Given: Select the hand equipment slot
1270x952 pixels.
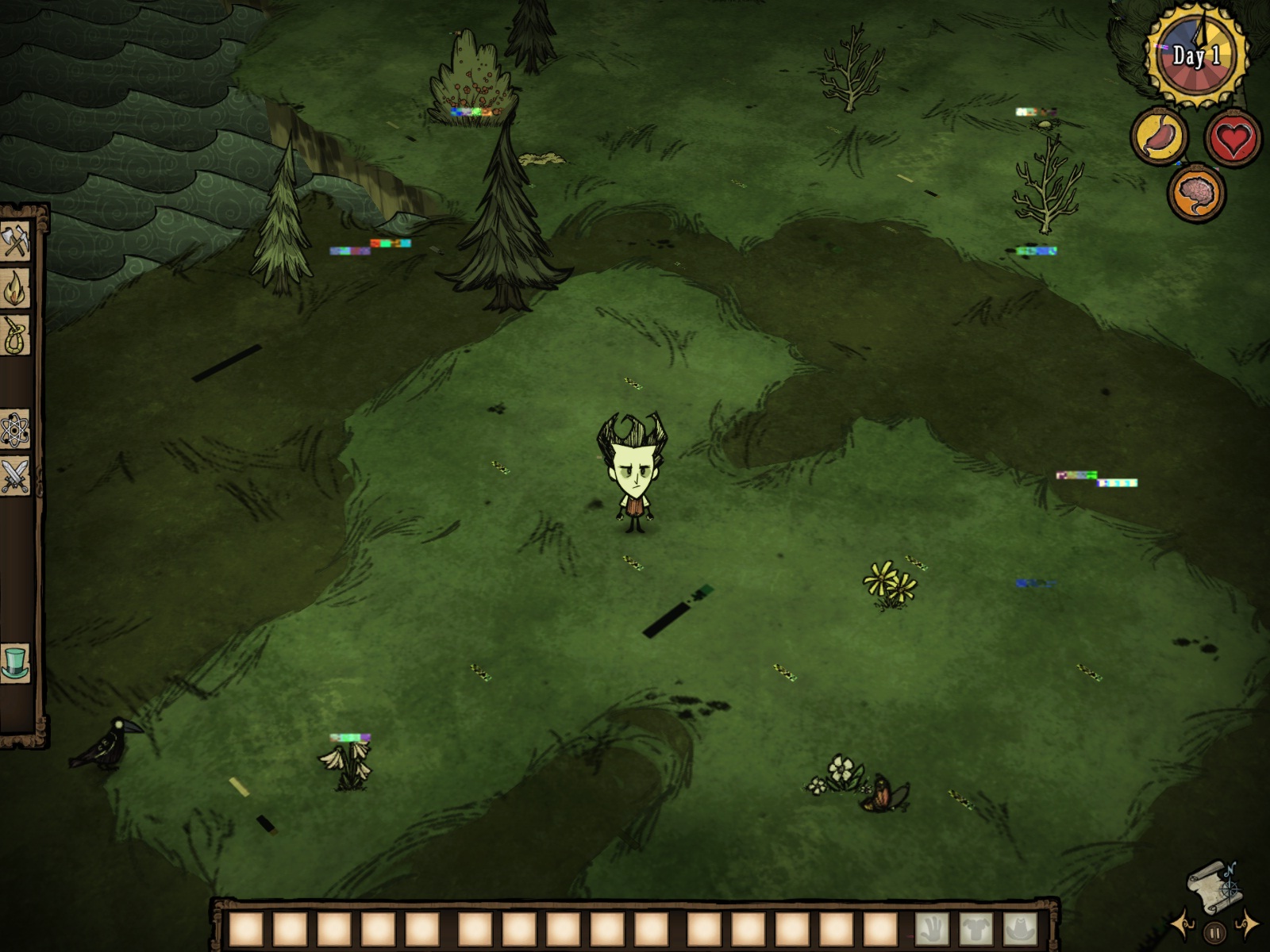Looking at the screenshot, I should tap(931, 929).
